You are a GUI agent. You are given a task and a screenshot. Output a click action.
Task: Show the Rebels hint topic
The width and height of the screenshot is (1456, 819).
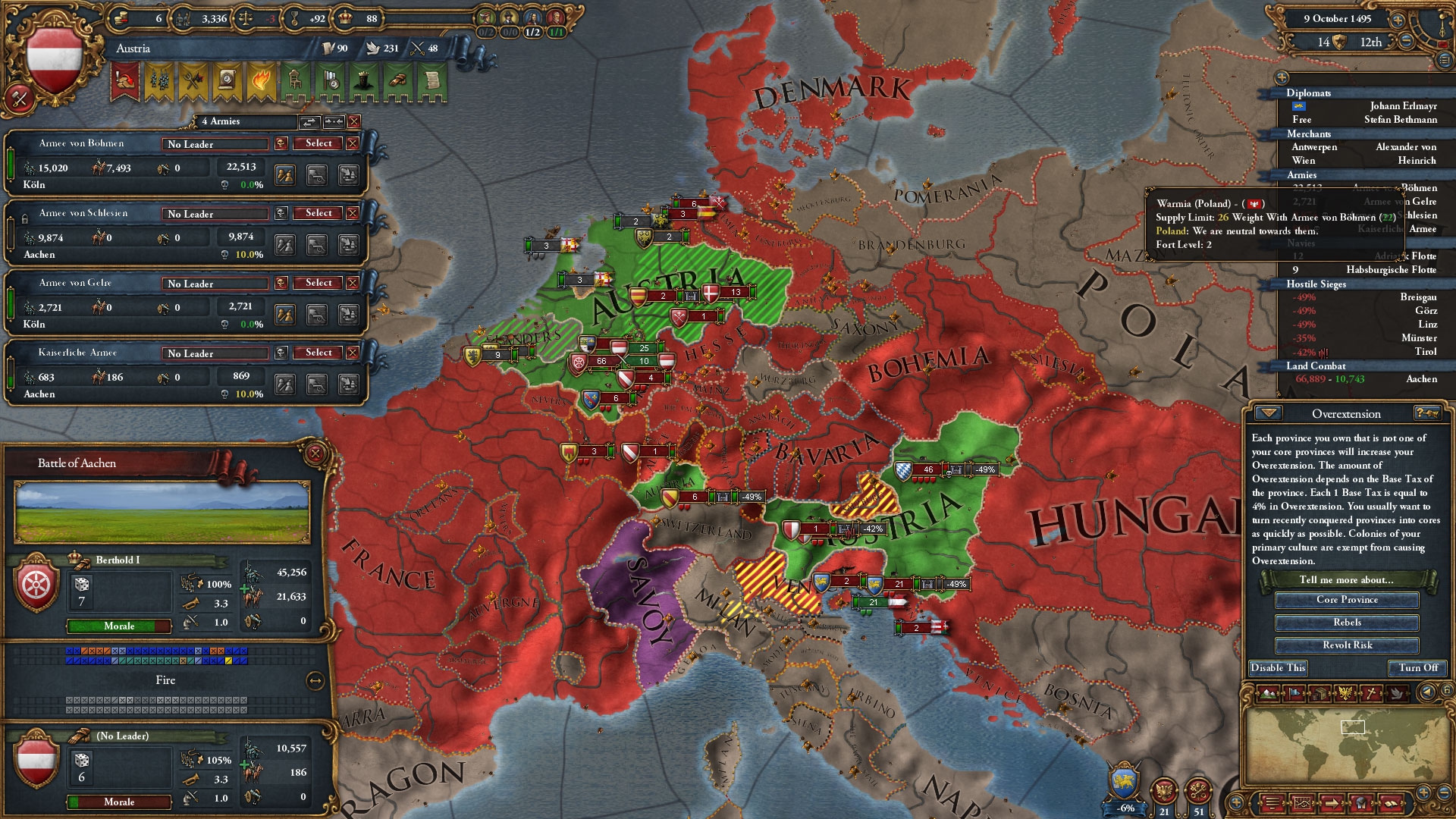point(1347,623)
